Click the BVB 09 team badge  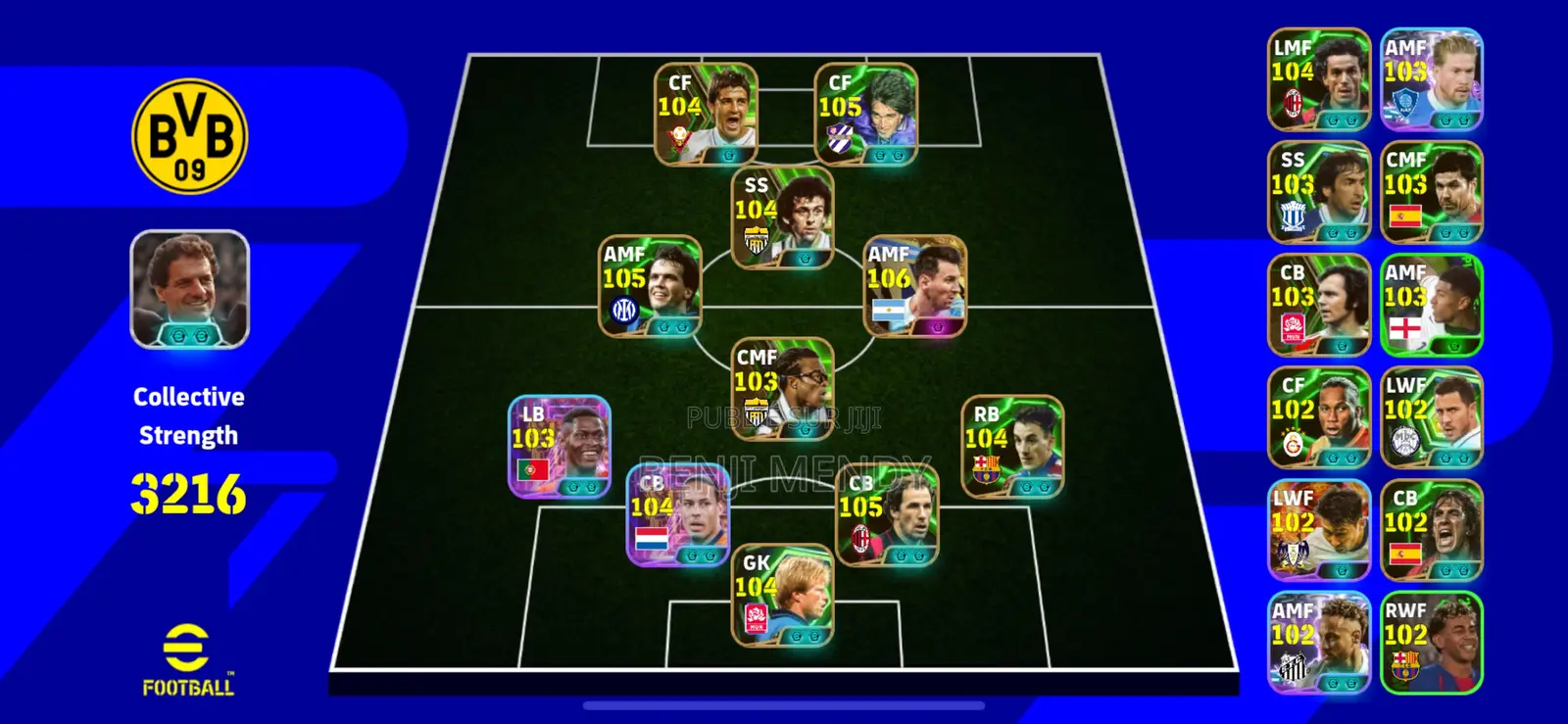(189, 136)
